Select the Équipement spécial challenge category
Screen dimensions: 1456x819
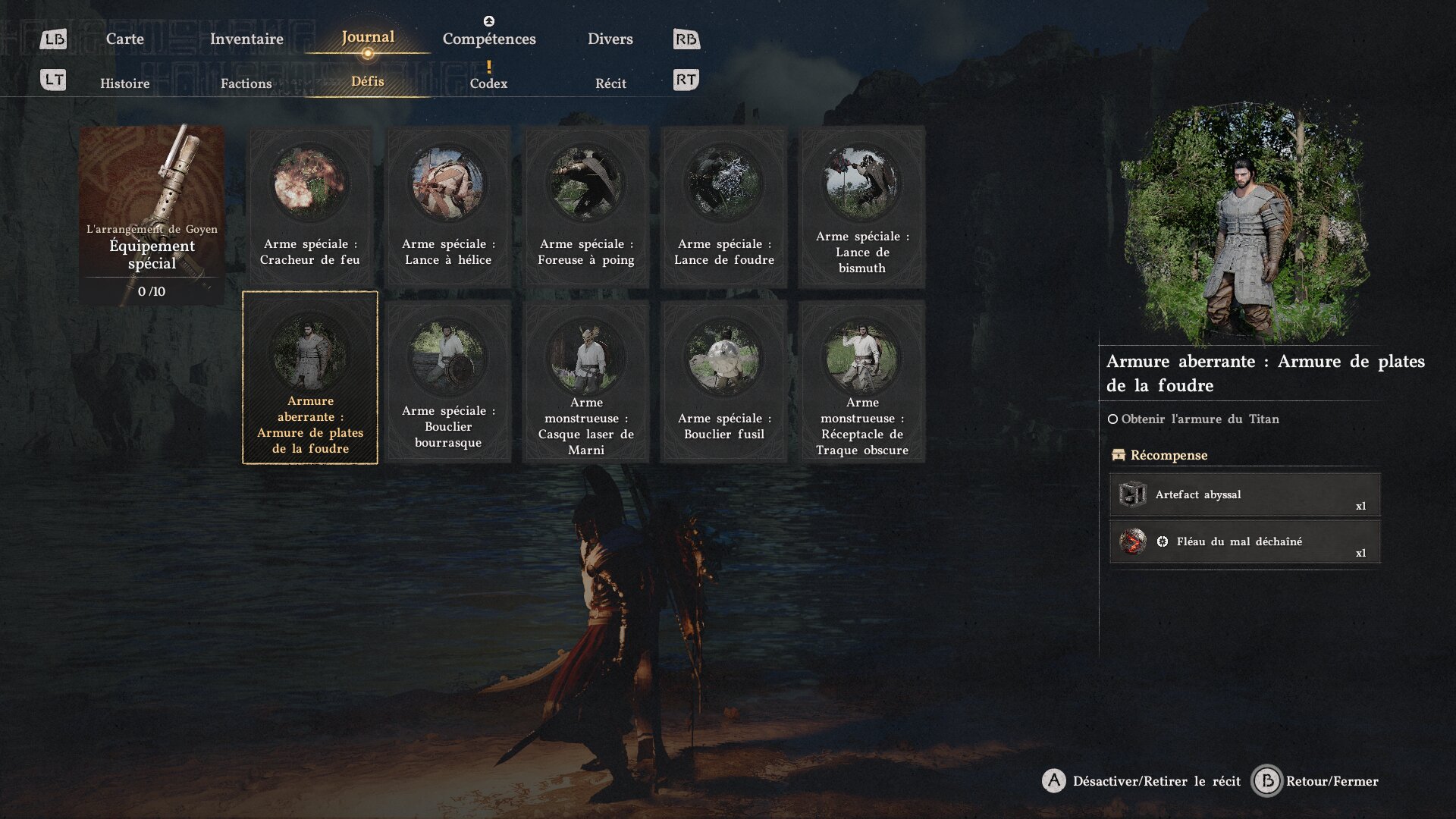152,215
